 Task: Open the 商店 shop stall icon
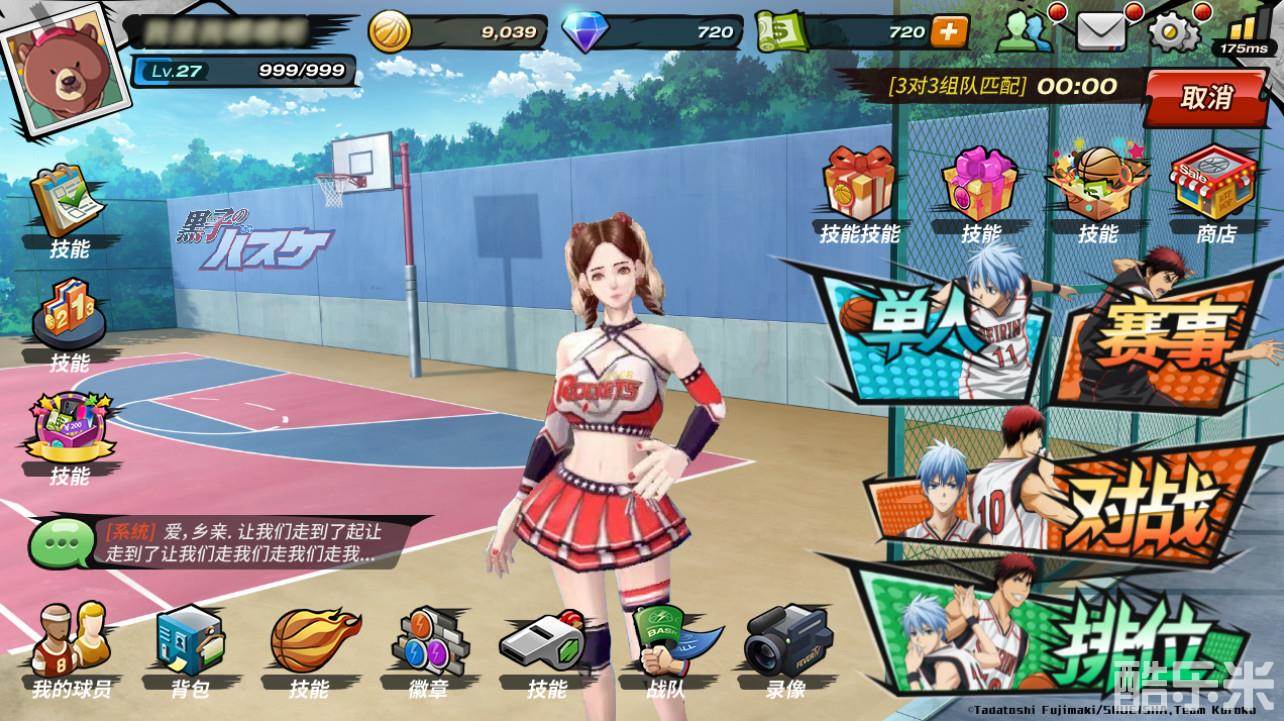(x=1214, y=185)
